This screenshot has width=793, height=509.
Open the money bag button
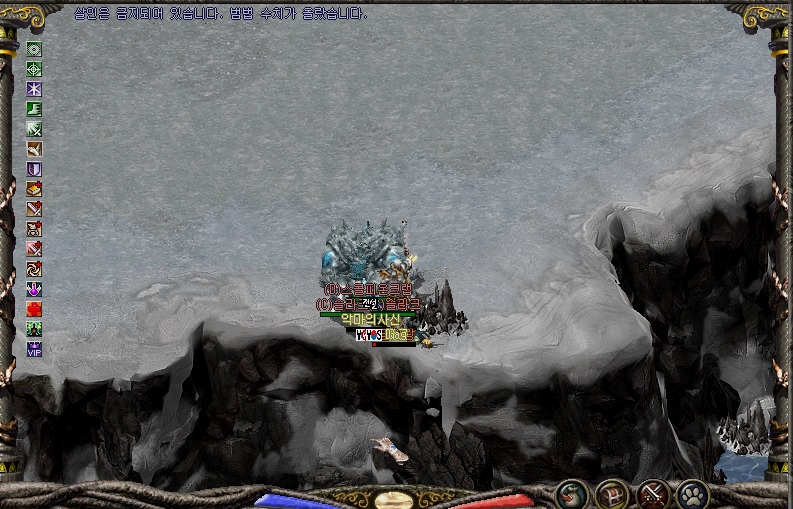coord(573,493)
